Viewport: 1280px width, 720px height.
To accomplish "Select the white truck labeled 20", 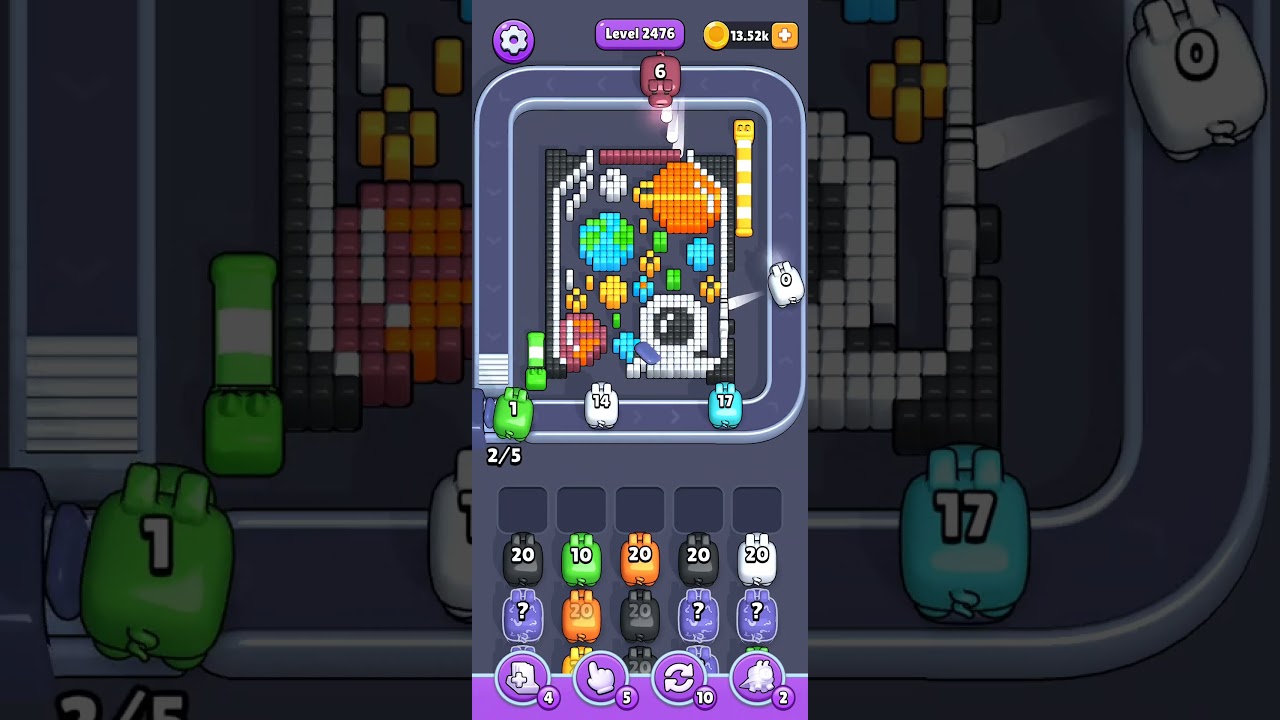I will 756,557.
